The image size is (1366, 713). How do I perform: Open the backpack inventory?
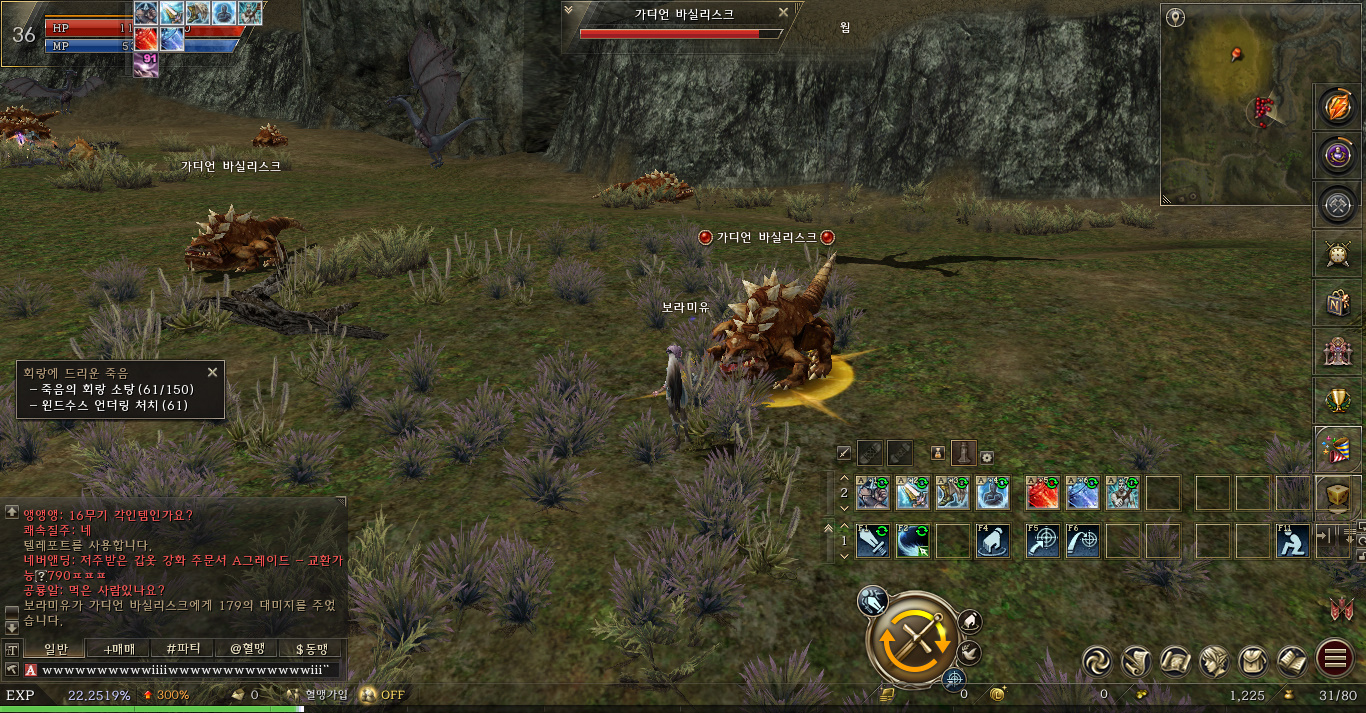[x=1254, y=660]
